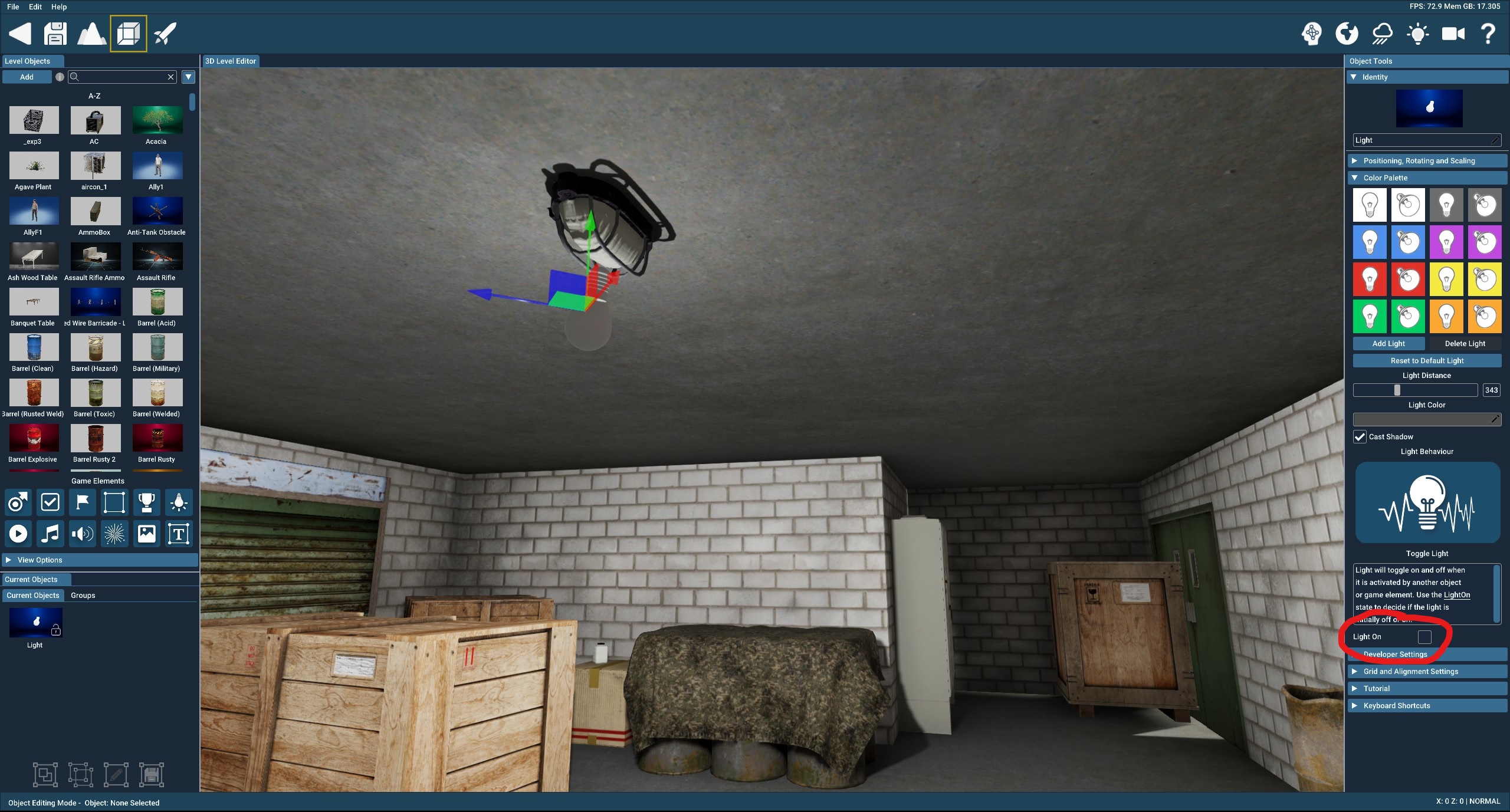Open the Edit menu
Screen dimensions: 1510x812
point(35,7)
